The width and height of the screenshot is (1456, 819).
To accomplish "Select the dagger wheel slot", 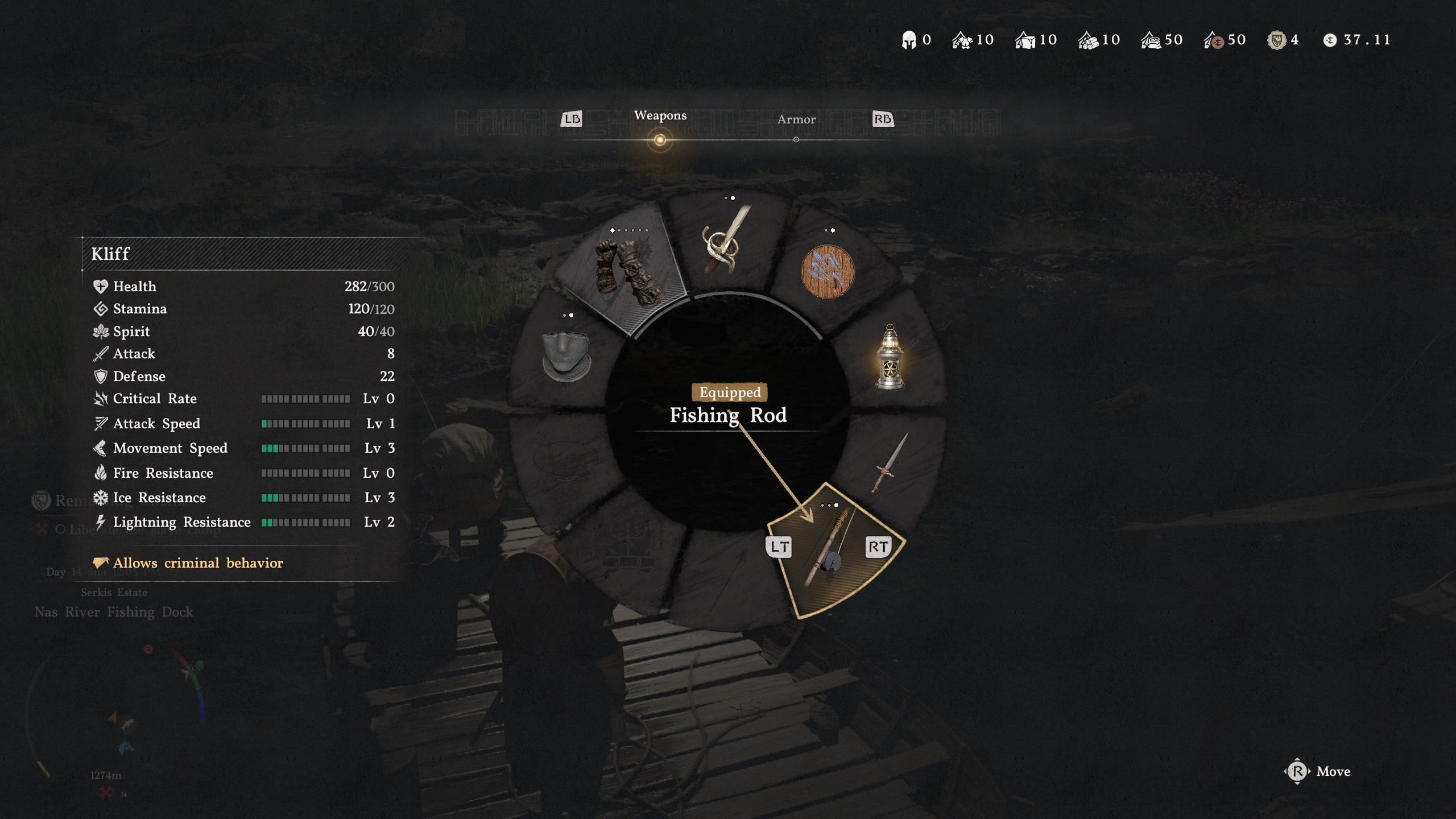I will click(890, 463).
